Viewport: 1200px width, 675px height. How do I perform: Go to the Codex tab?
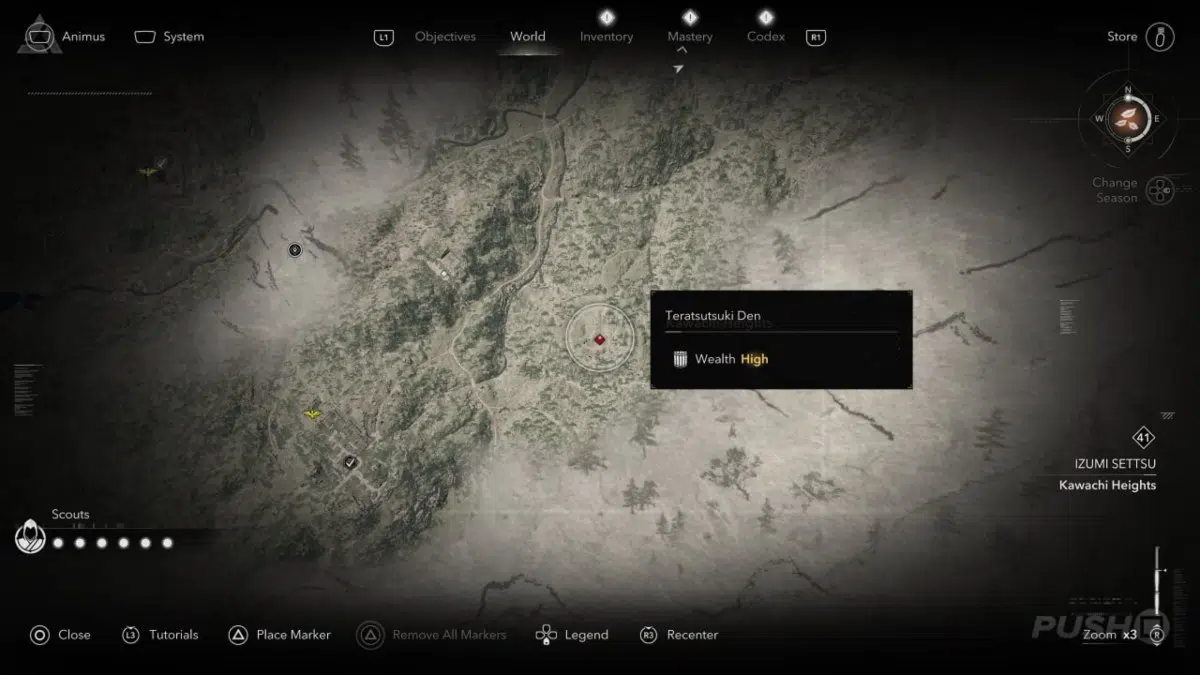click(765, 37)
